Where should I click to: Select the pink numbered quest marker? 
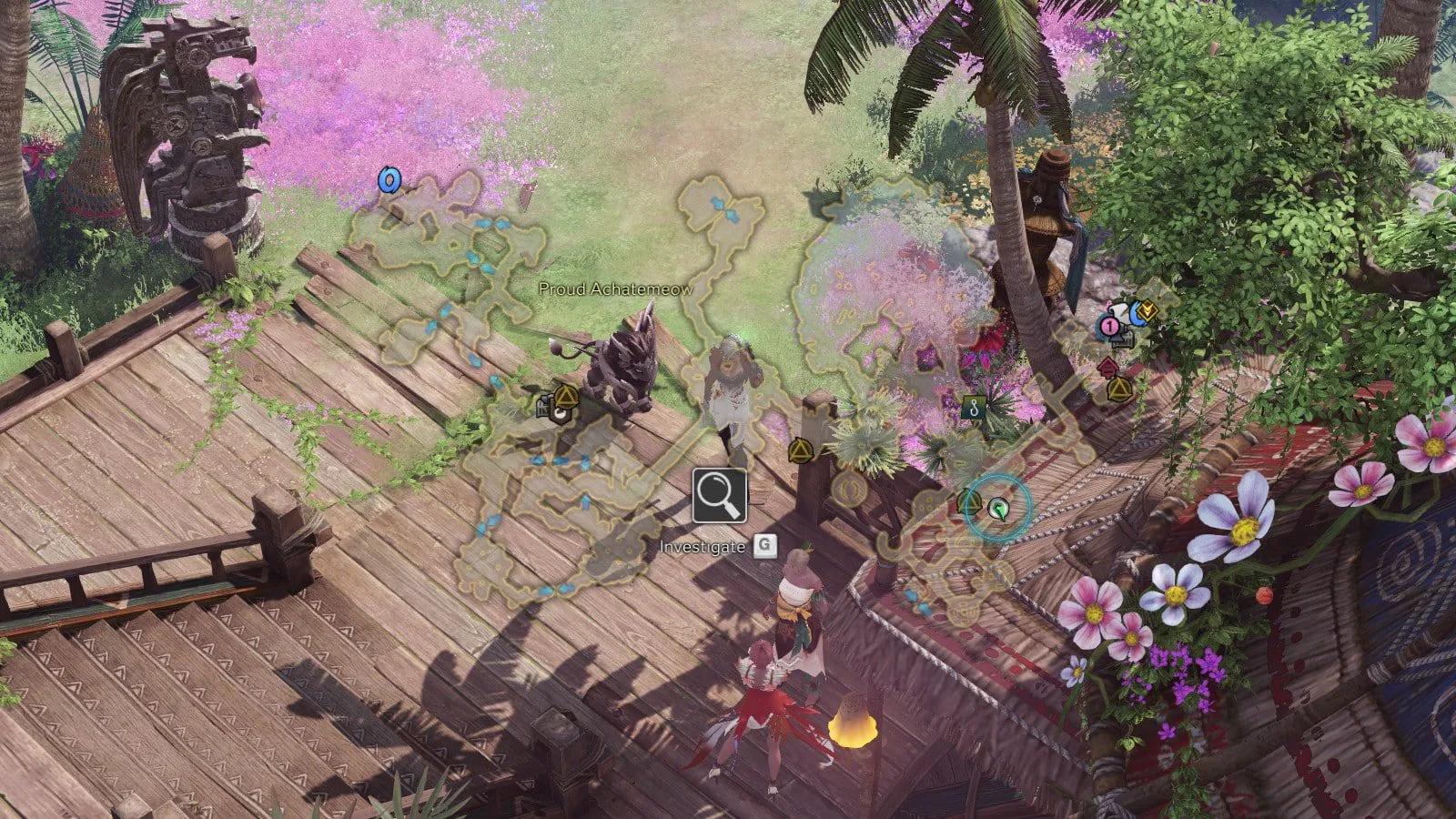(1109, 325)
